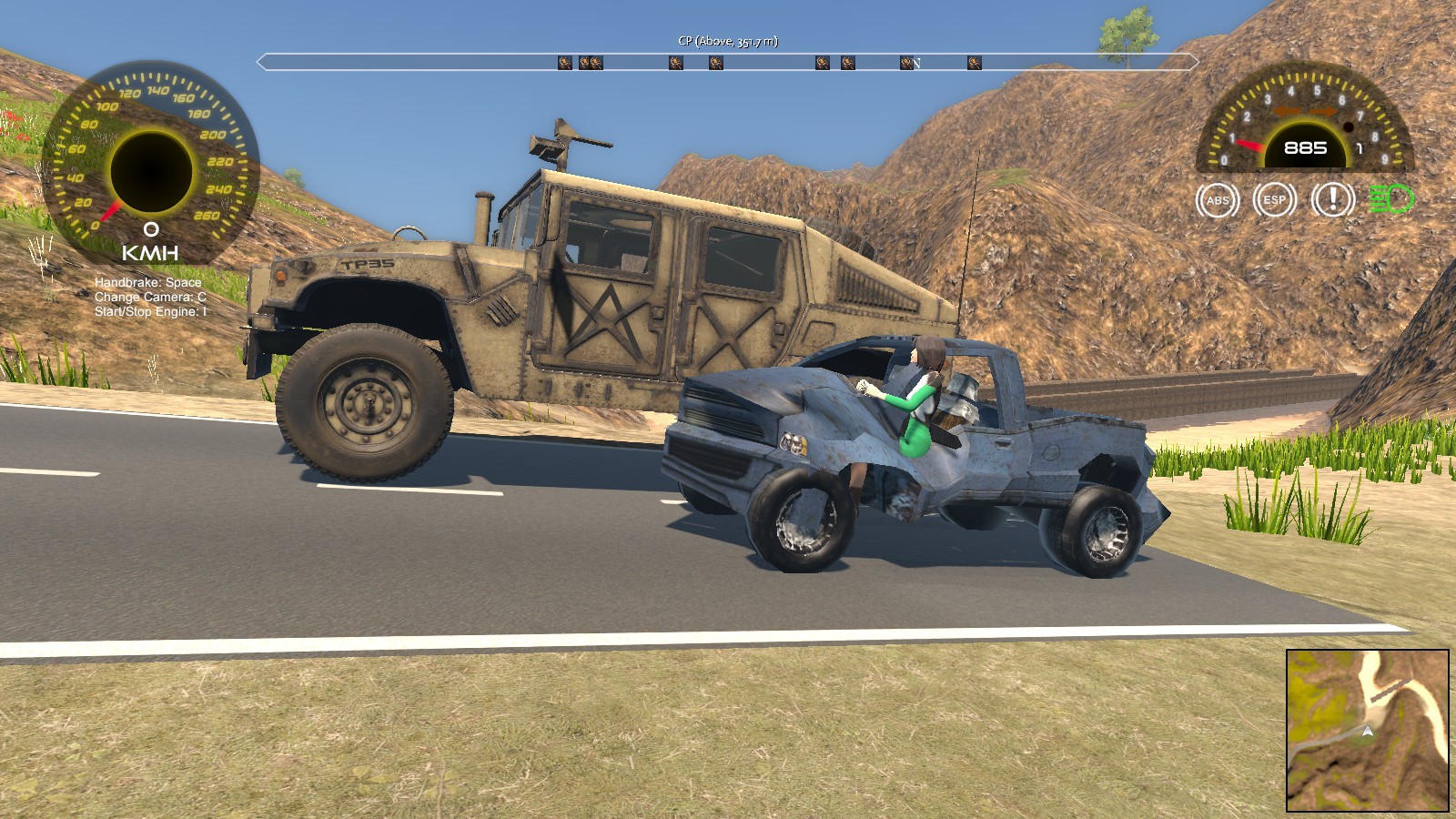Image resolution: width=1456 pixels, height=819 pixels.
Task: Click along the checkpoint progress bar track
Action: tap(728, 62)
